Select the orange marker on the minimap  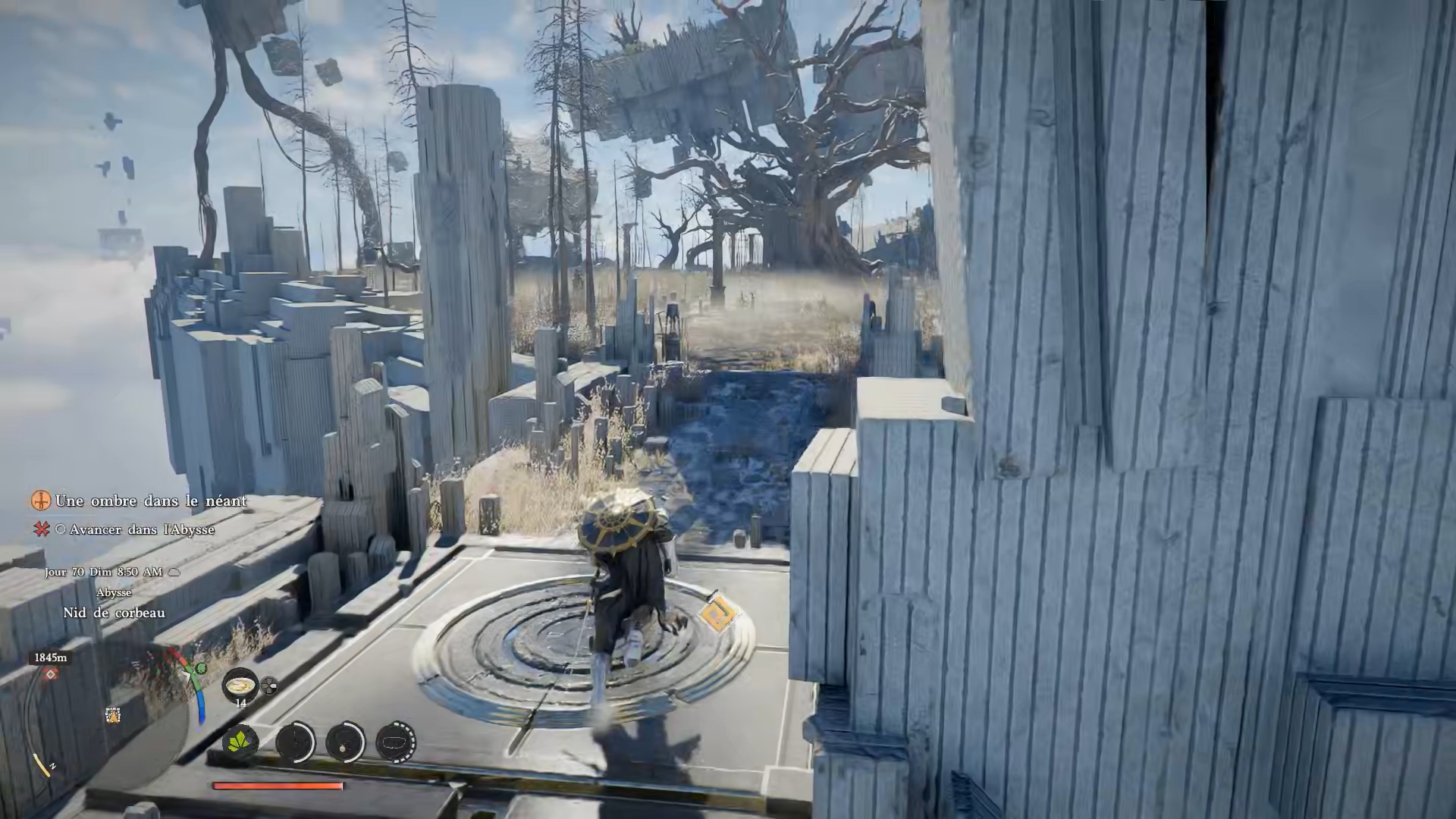[113, 714]
